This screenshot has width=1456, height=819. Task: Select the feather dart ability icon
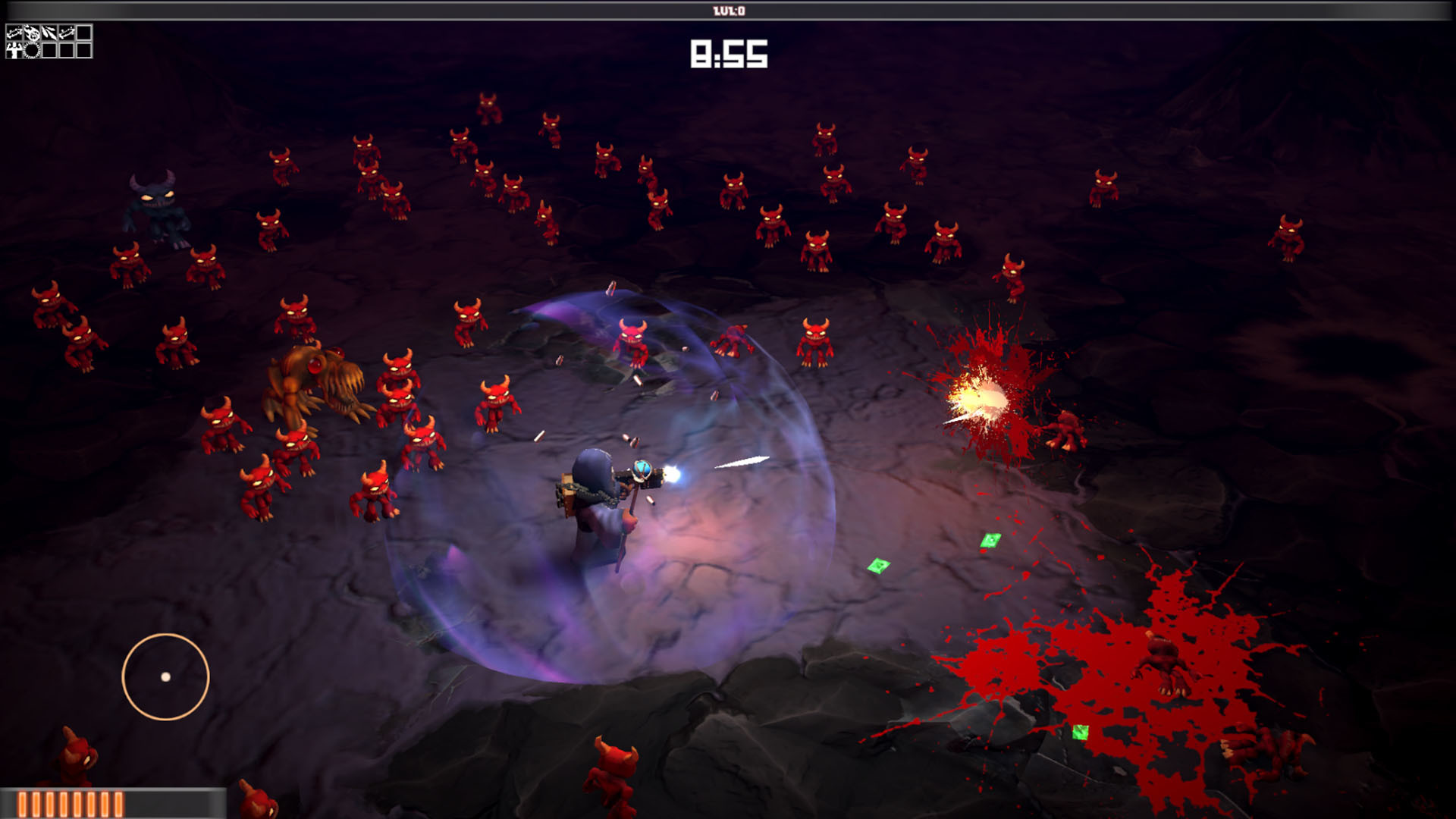(49, 32)
